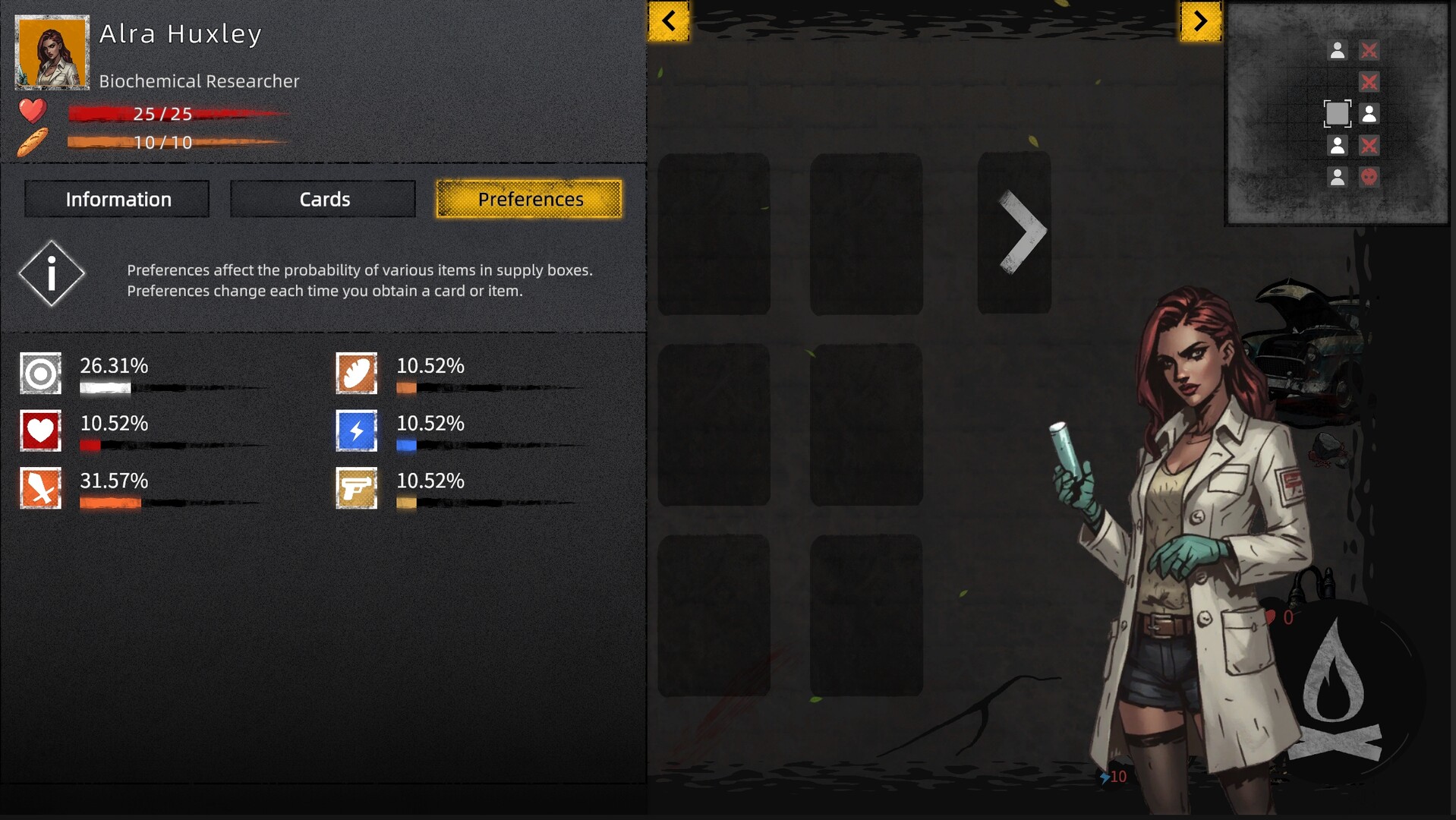Select the Preferences tab
Screen dimensions: 1456x820
(529, 199)
